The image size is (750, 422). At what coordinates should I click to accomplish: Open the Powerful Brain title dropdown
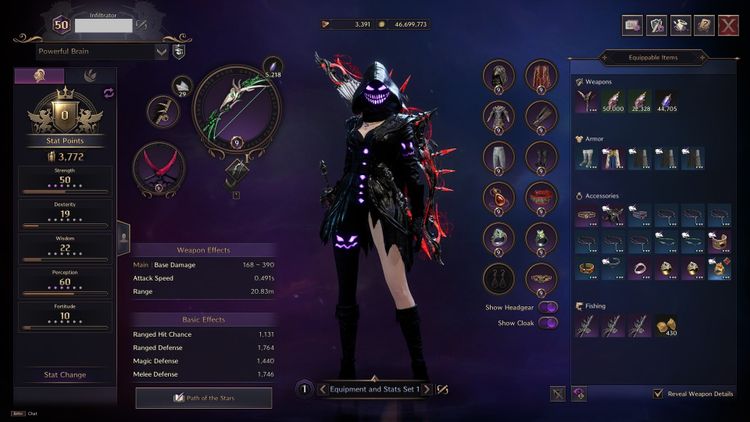pos(162,51)
